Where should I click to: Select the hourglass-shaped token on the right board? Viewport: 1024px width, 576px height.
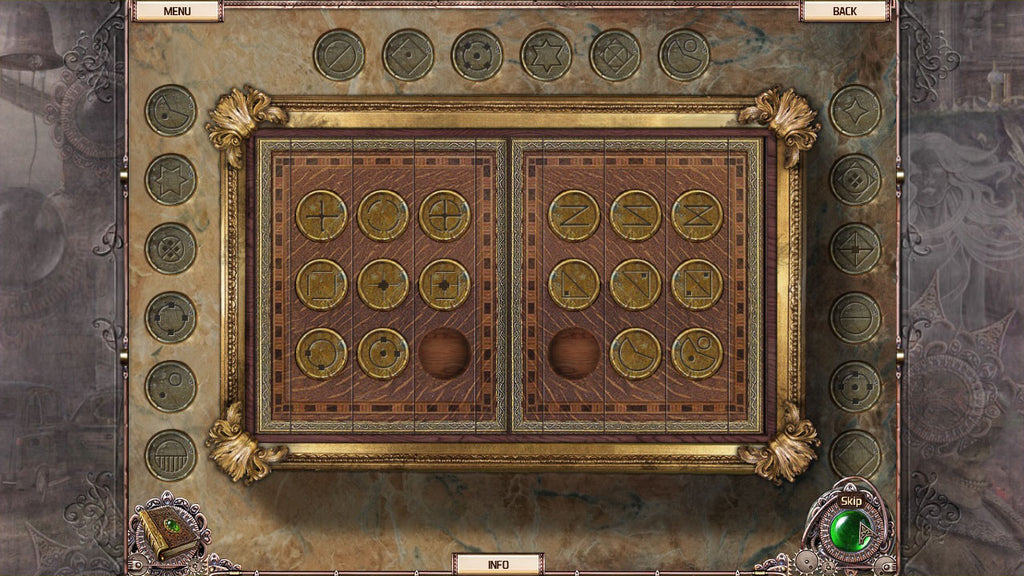pyautogui.click(x=697, y=215)
